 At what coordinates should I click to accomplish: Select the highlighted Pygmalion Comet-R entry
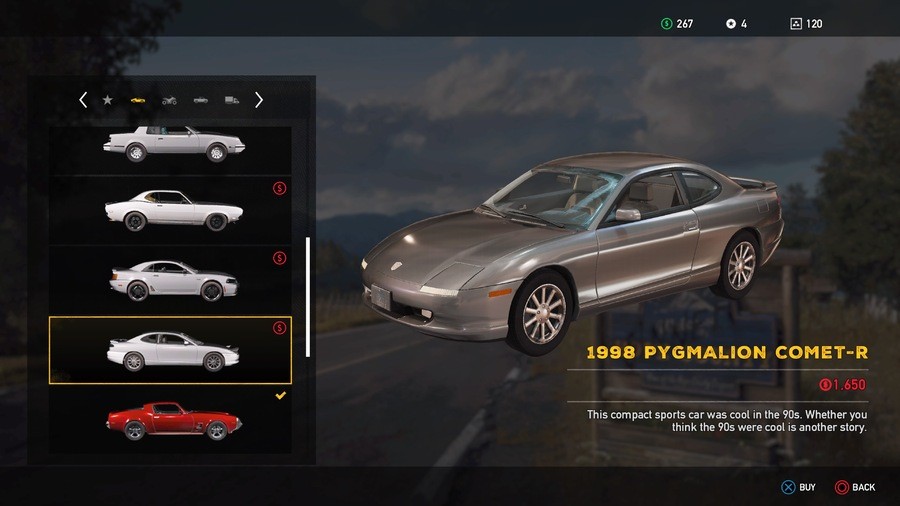pyautogui.click(x=170, y=351)
